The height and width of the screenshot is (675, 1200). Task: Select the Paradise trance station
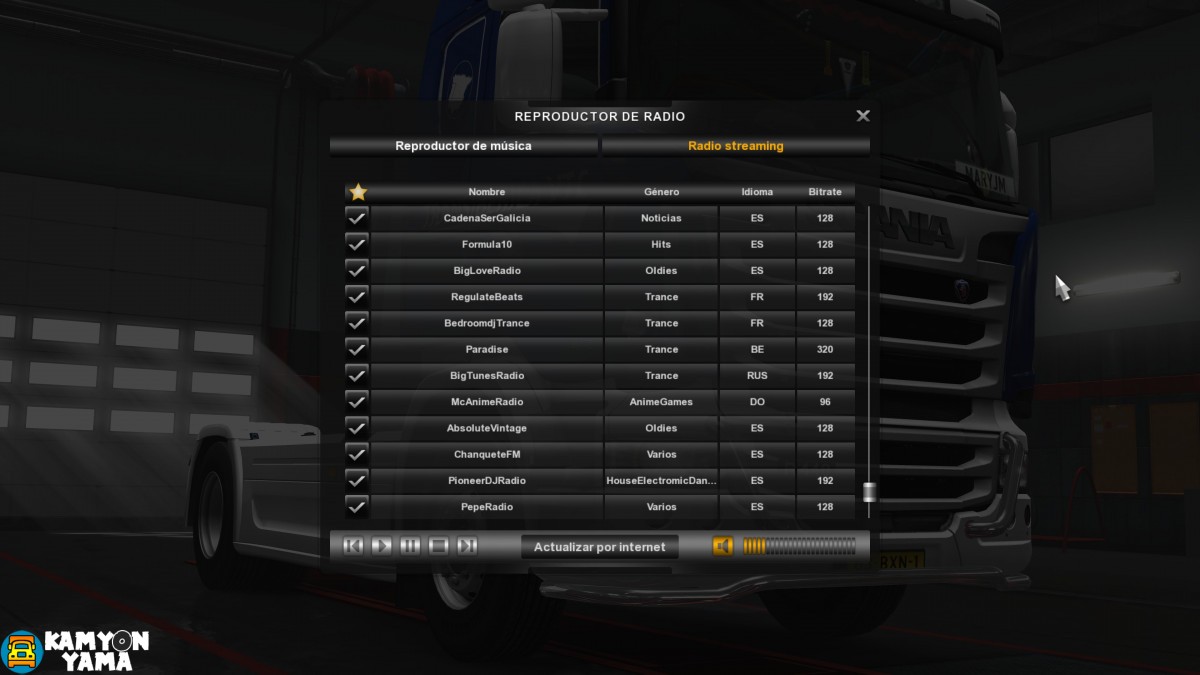pyautogui.click(x=487, y=350)
